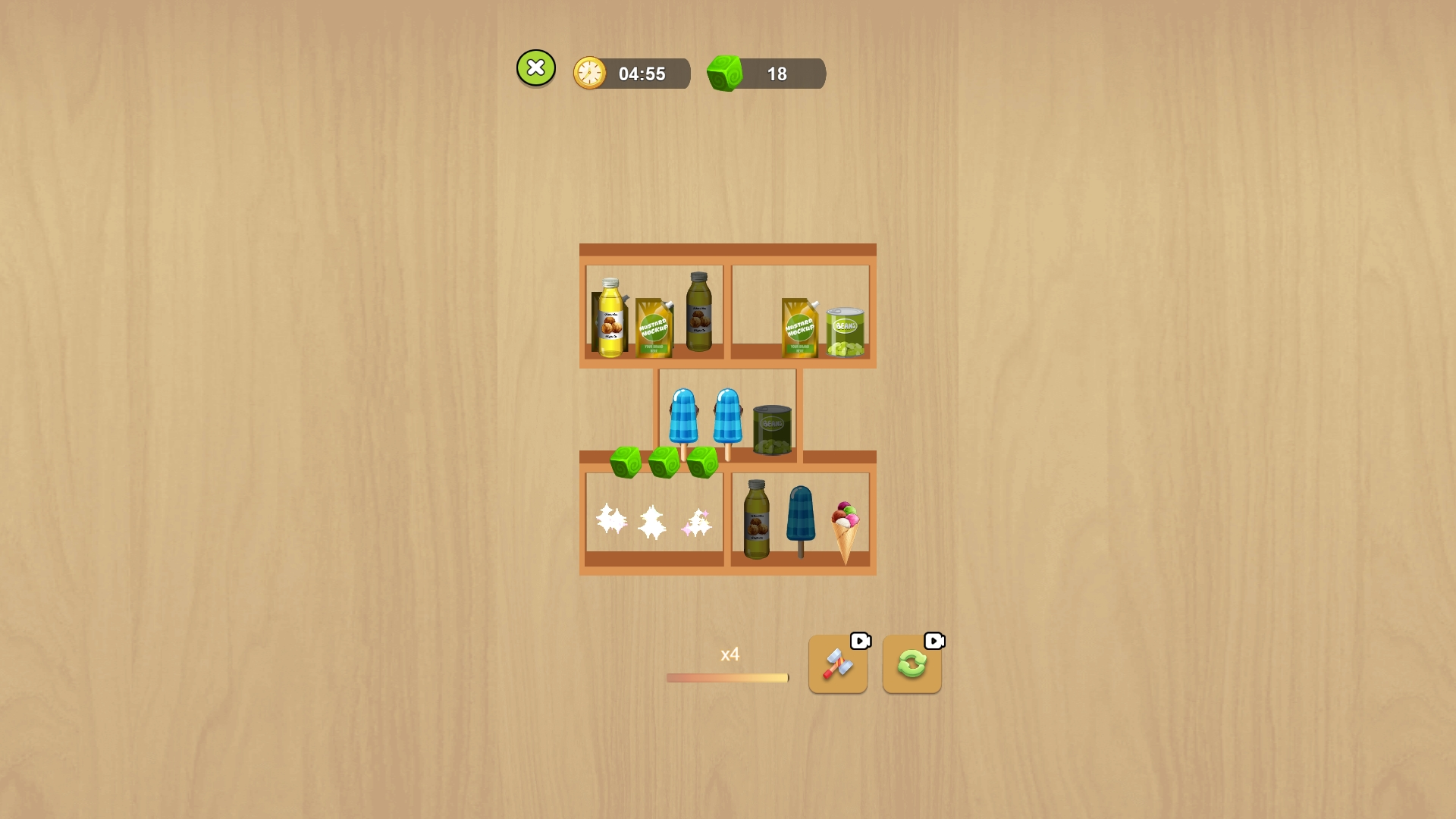The height and width of the screenshot is (819, 1456).
Task: Tap a white item silhouette on the bottom-left shelf
Action: (651, 519)
